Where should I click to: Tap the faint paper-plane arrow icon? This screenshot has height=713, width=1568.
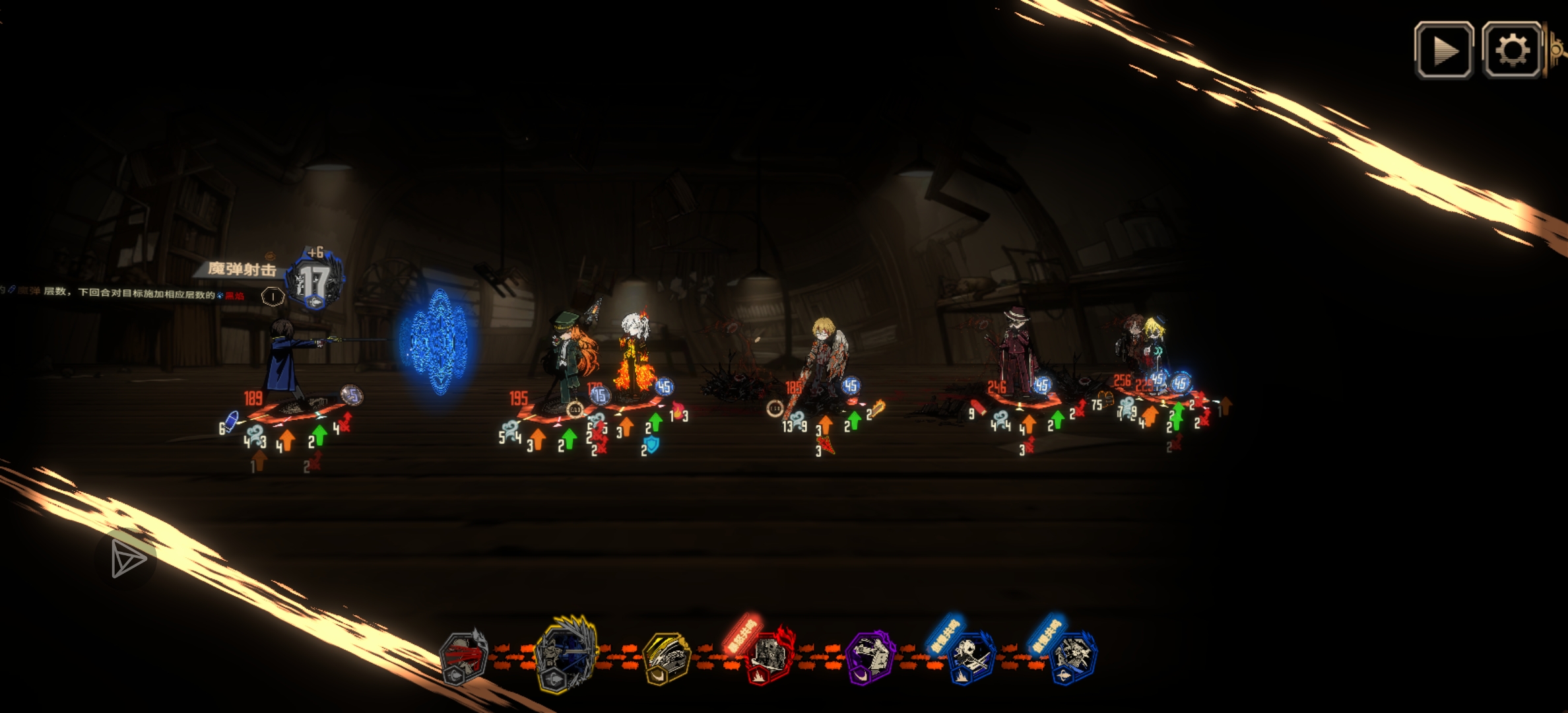128,559
